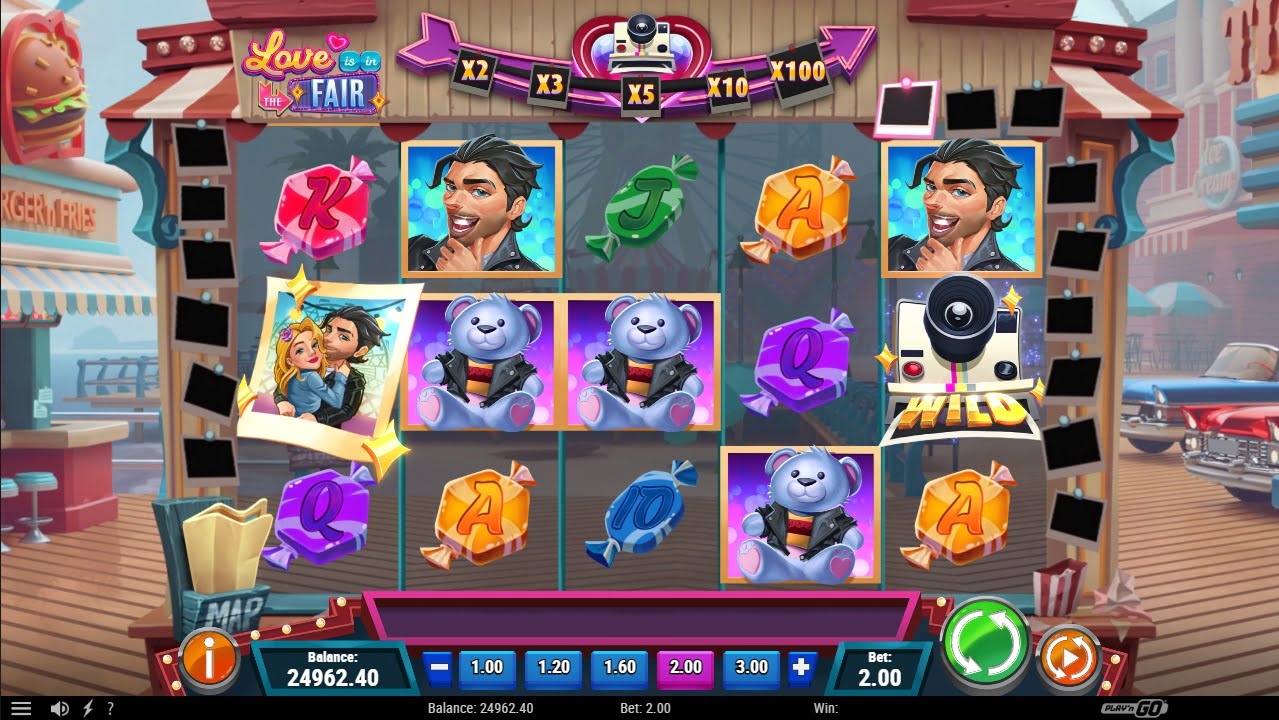Open the orange info paytable button
The image size is (1279, 720).
pyautogui.click(x=209, y=658)
